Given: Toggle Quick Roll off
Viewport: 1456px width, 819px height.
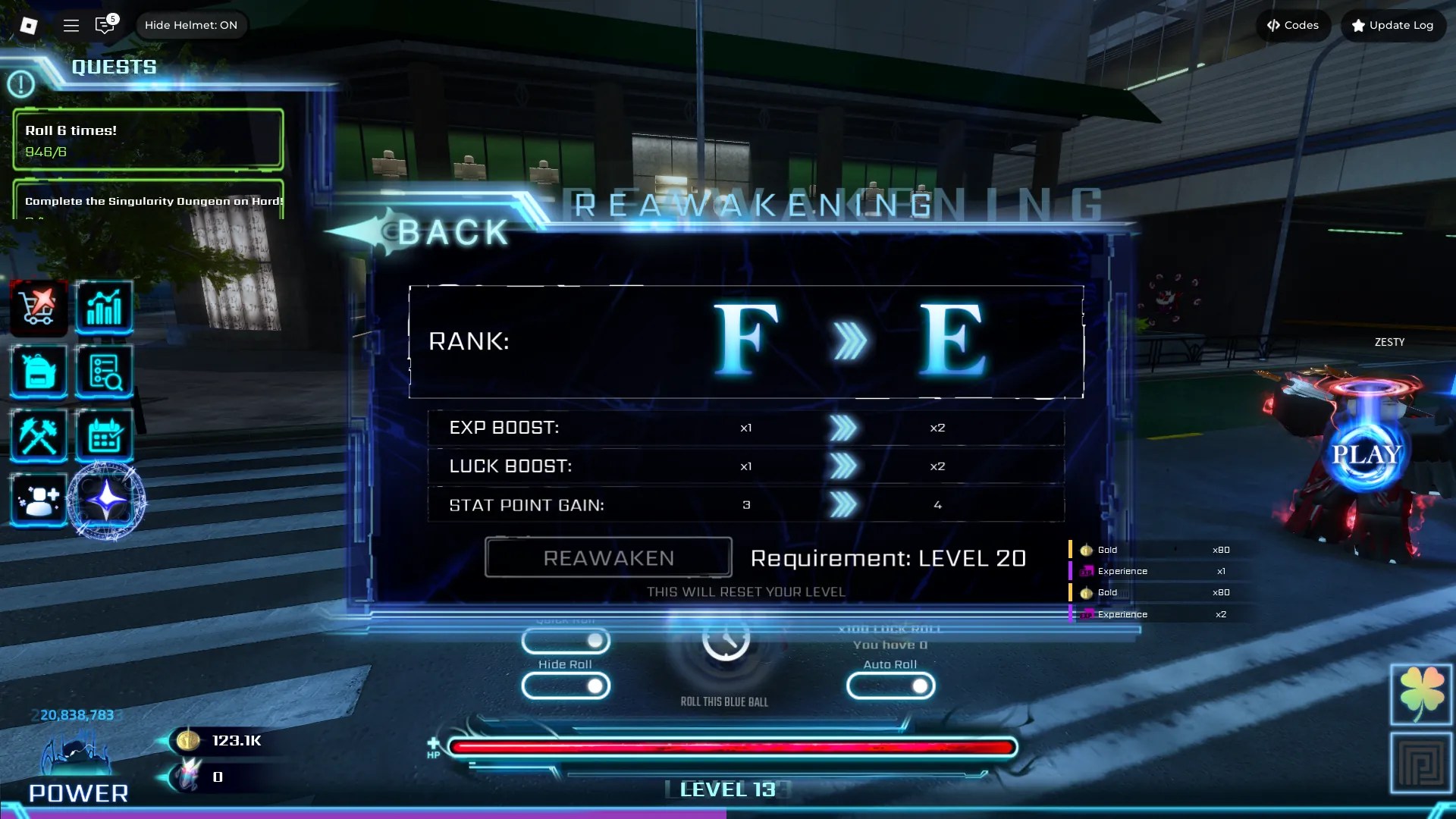Looking at the screenshot, I should (x=566, y=642).
